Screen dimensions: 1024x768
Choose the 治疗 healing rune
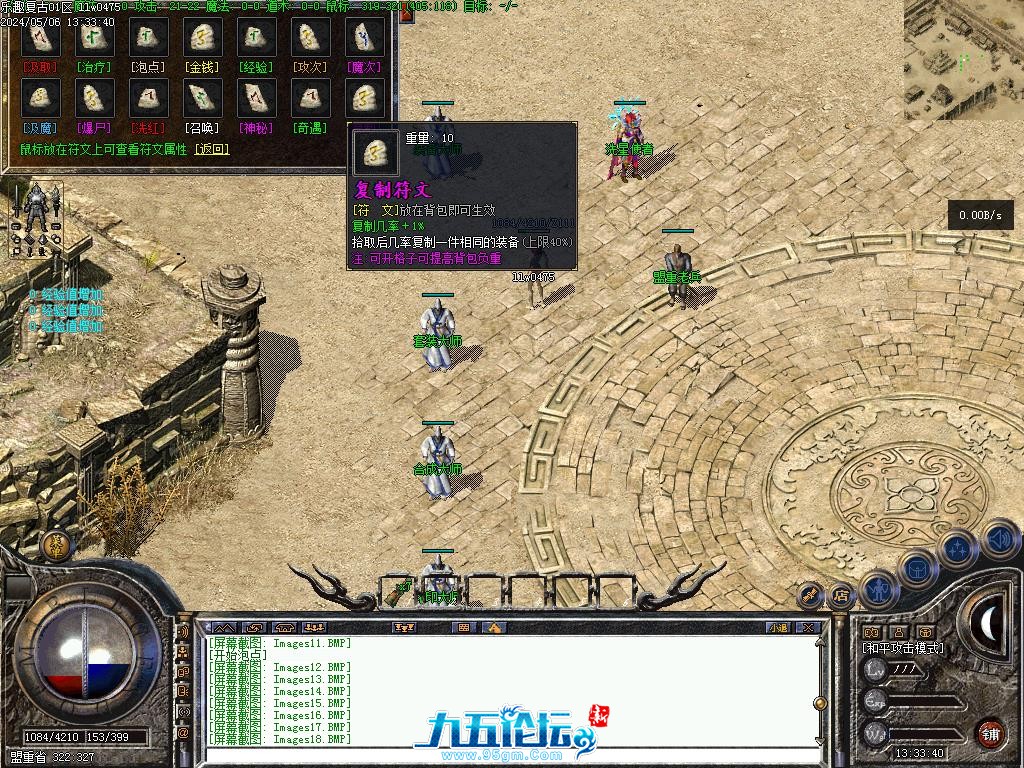click(x=95, y=38)
